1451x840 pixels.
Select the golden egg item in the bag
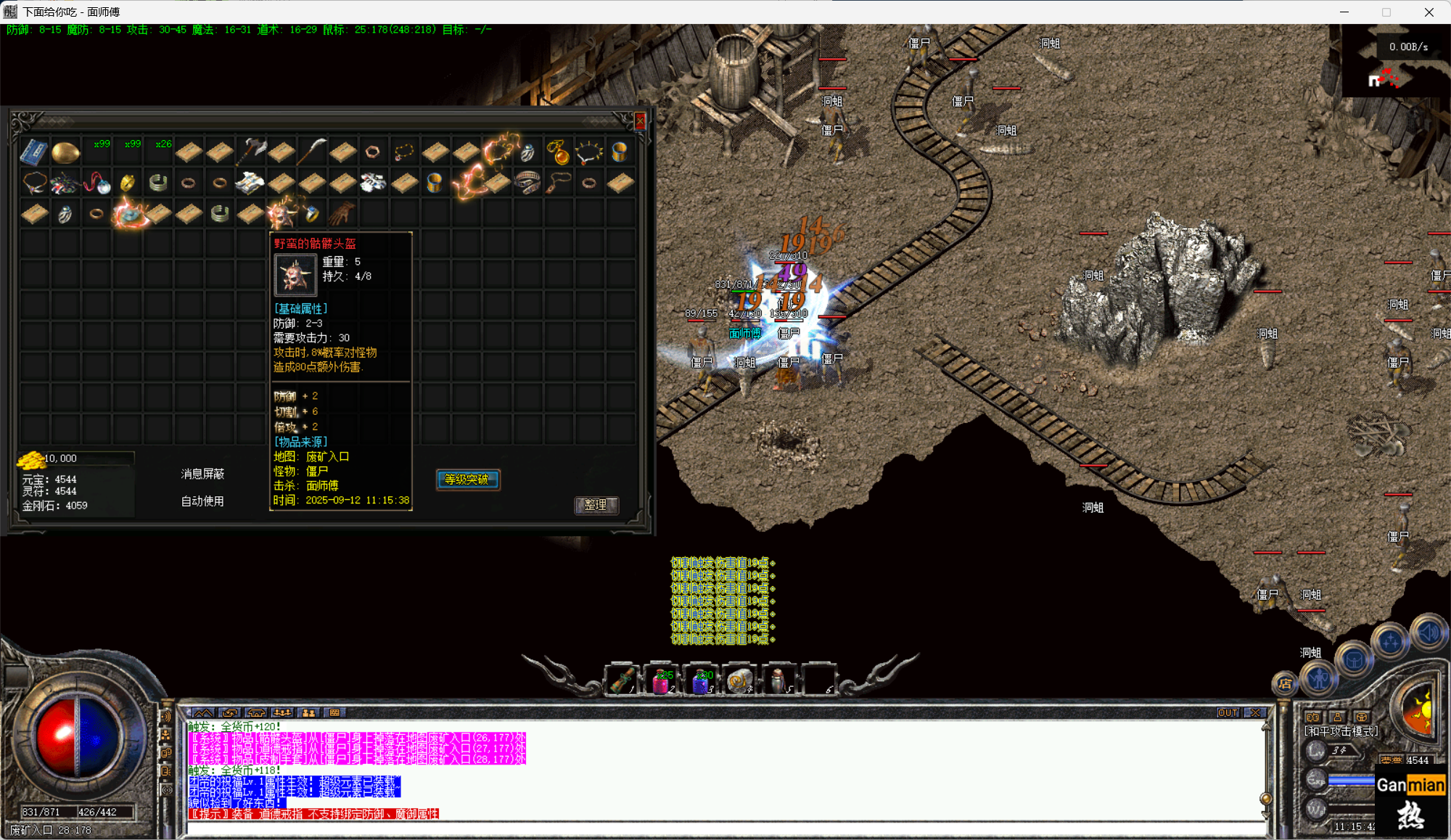click(65, 152)
